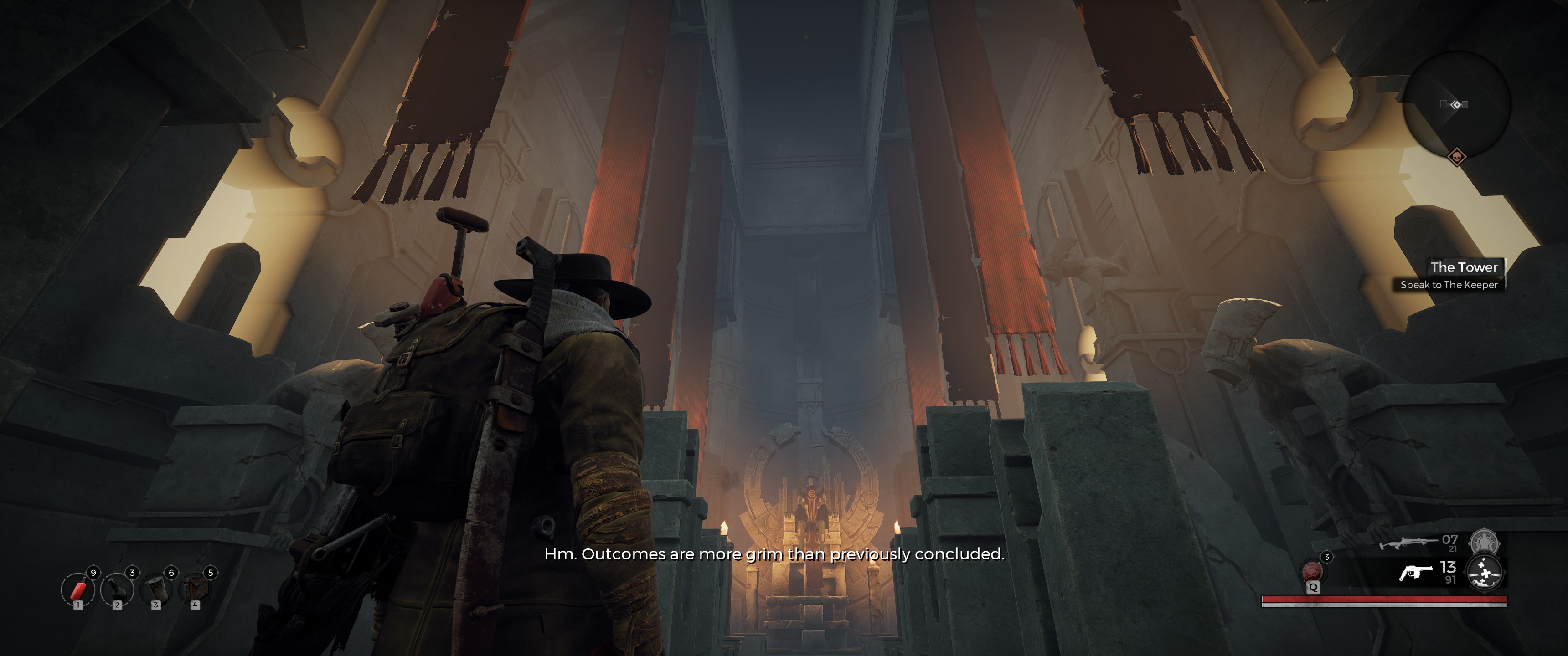The height and width of the screenshot is (656, 1568).
Task: Activate the healing crosses weapon mod
Action: coord(1485,573)
